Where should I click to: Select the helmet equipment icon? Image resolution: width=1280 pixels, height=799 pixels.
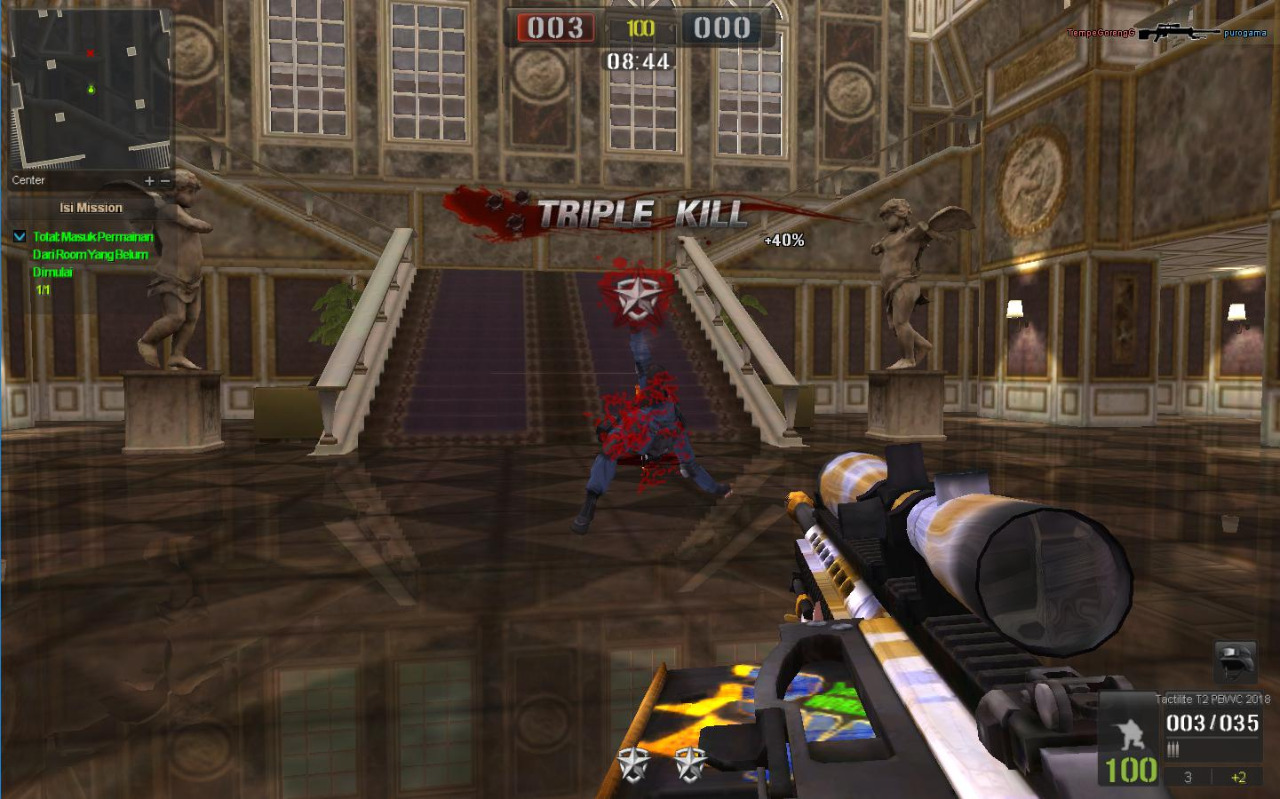(1234, 661)
